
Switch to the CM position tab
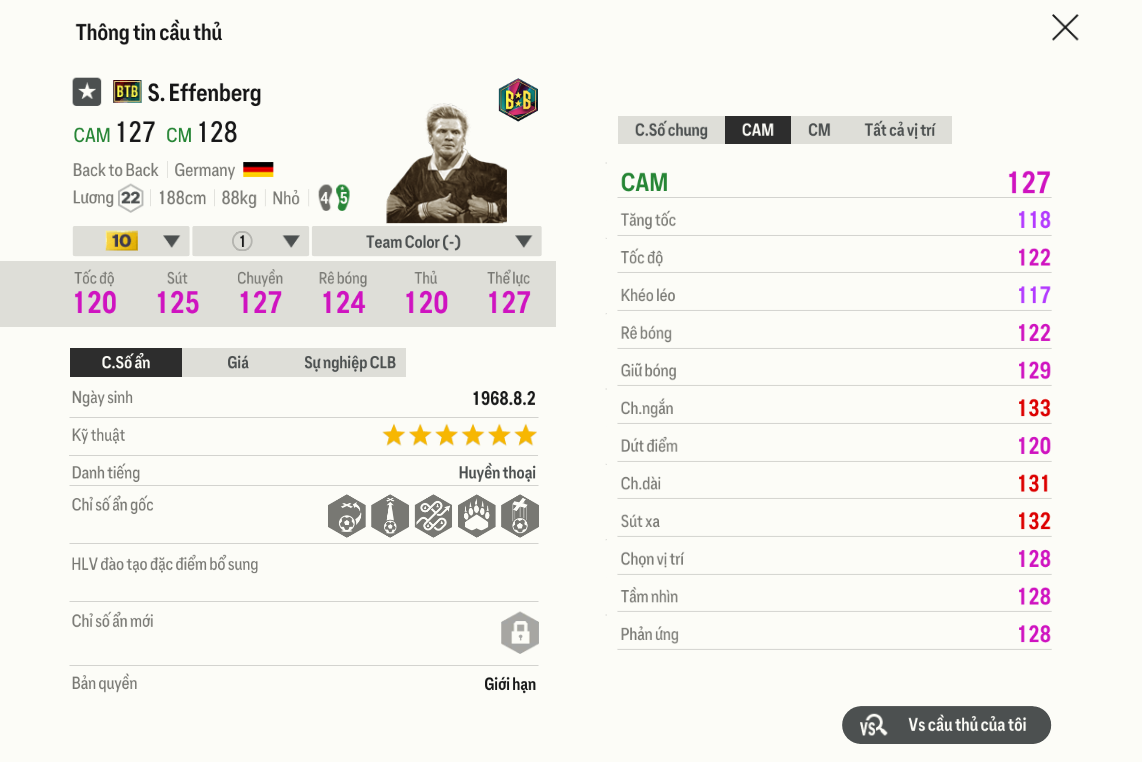pyautogui.click(x=819, y=130)
